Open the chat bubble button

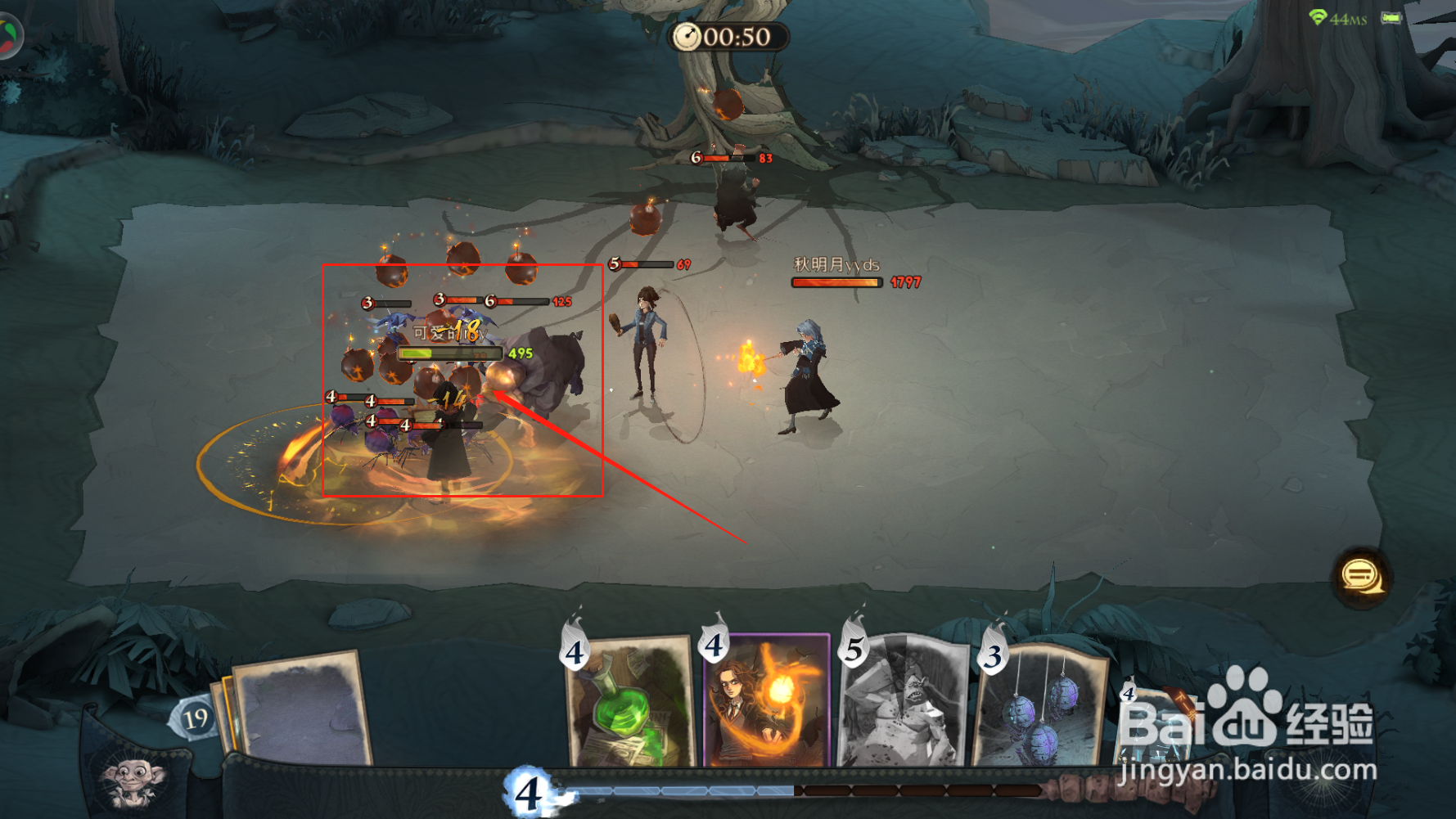click(1359, 577)
